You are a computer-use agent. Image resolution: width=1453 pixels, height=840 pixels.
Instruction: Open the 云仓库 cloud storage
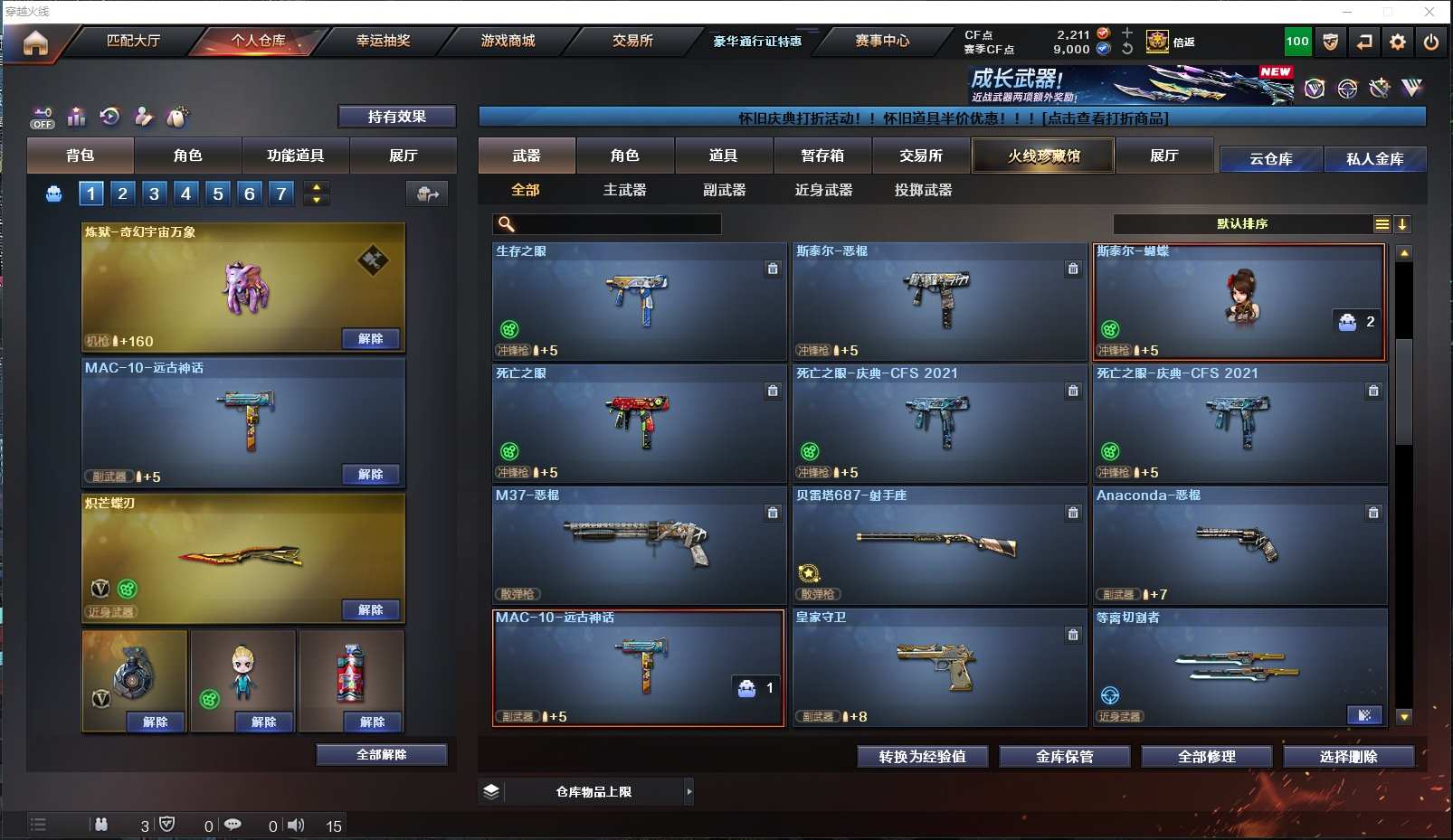[x=1270, y=159]
